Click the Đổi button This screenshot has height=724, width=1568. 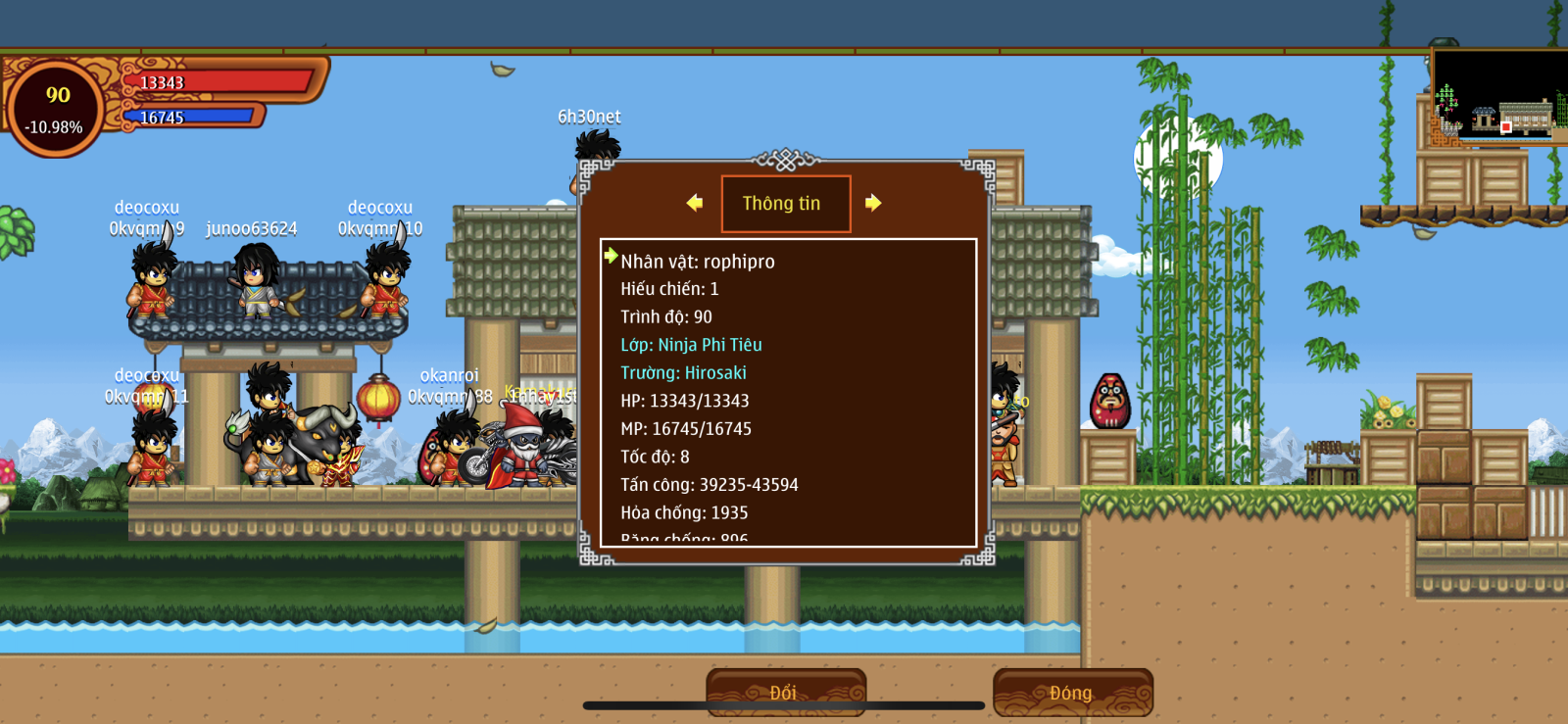pos(785,692)
